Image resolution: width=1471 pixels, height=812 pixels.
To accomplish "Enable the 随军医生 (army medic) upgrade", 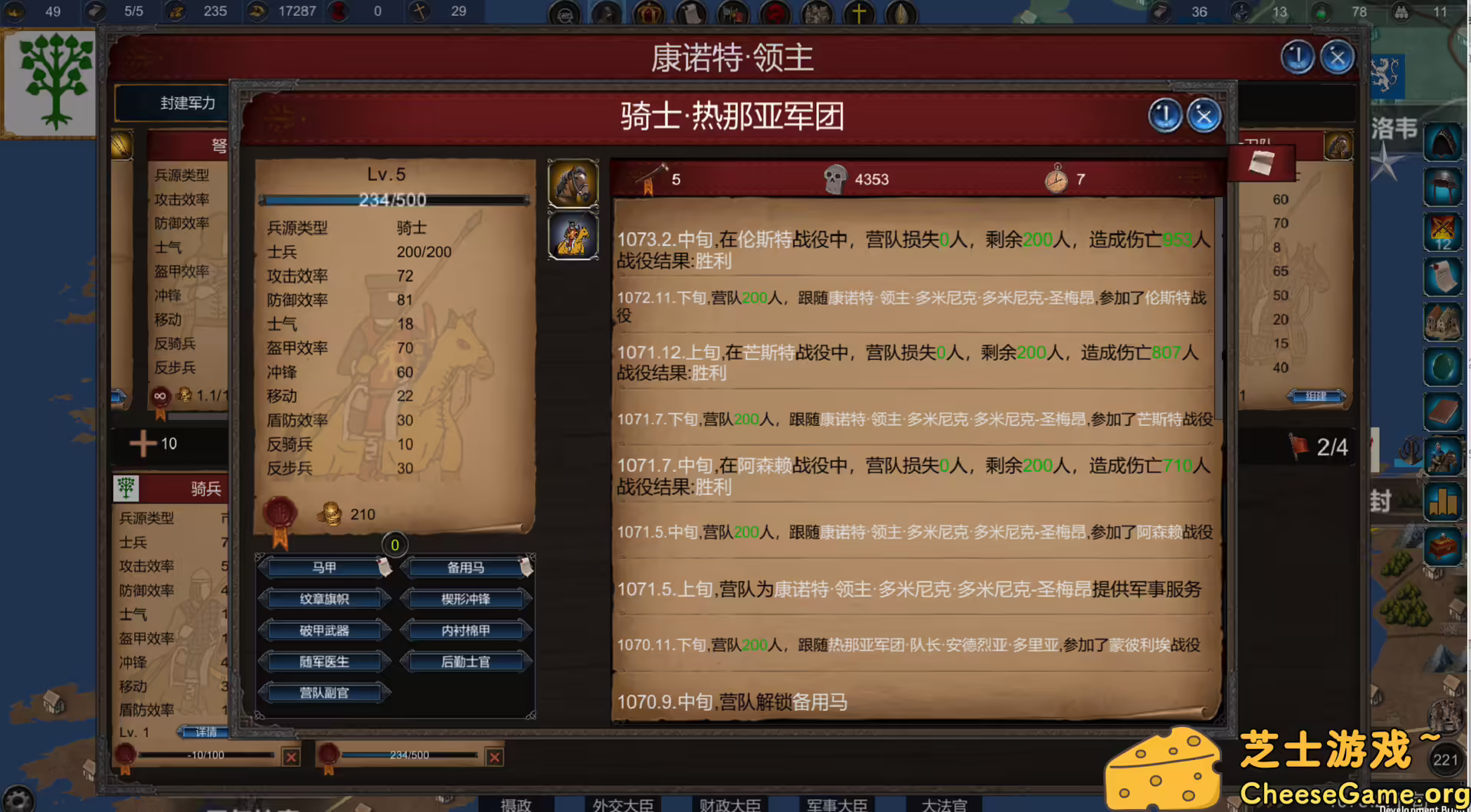I will pos(324,660).
